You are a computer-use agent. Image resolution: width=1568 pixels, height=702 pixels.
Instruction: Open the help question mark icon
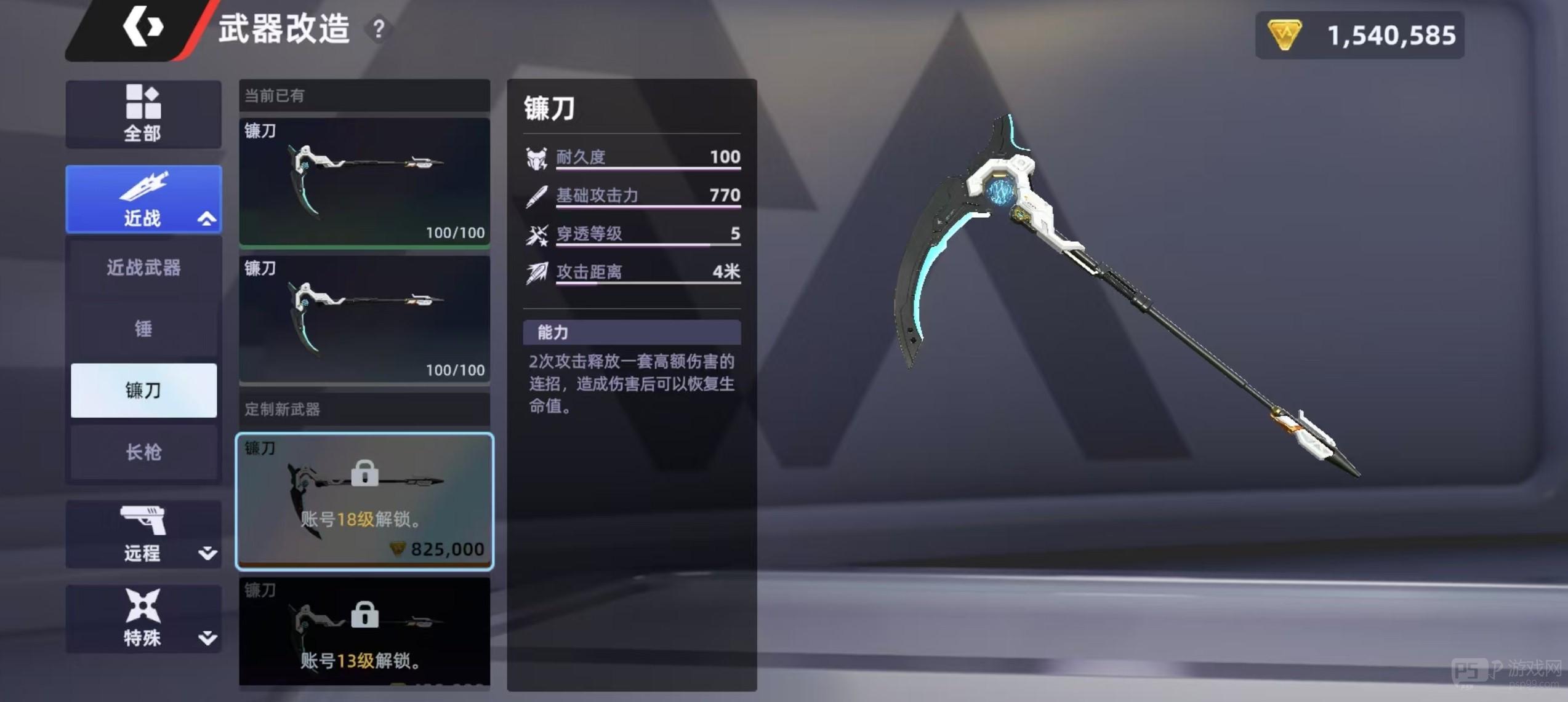tap(379, 29)
